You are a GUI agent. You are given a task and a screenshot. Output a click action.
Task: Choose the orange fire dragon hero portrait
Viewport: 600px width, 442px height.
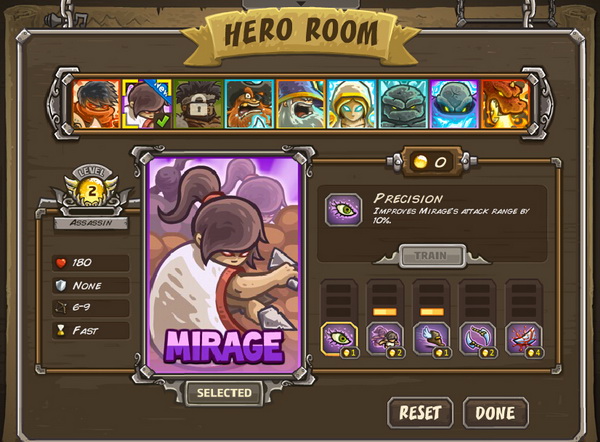tap(505, 104)
